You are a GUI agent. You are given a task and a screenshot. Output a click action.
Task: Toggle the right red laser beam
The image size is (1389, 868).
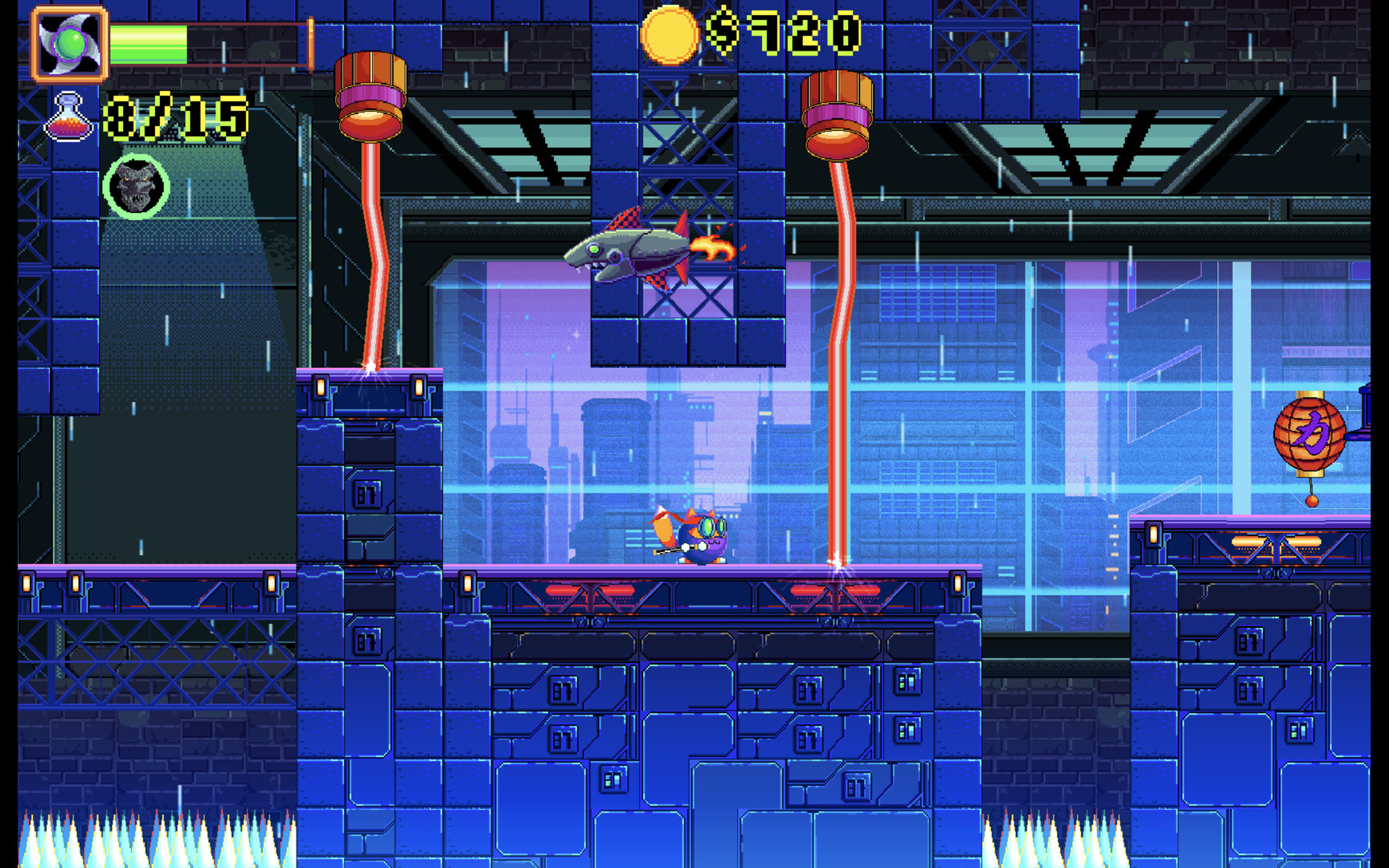(x=839, y=362)
